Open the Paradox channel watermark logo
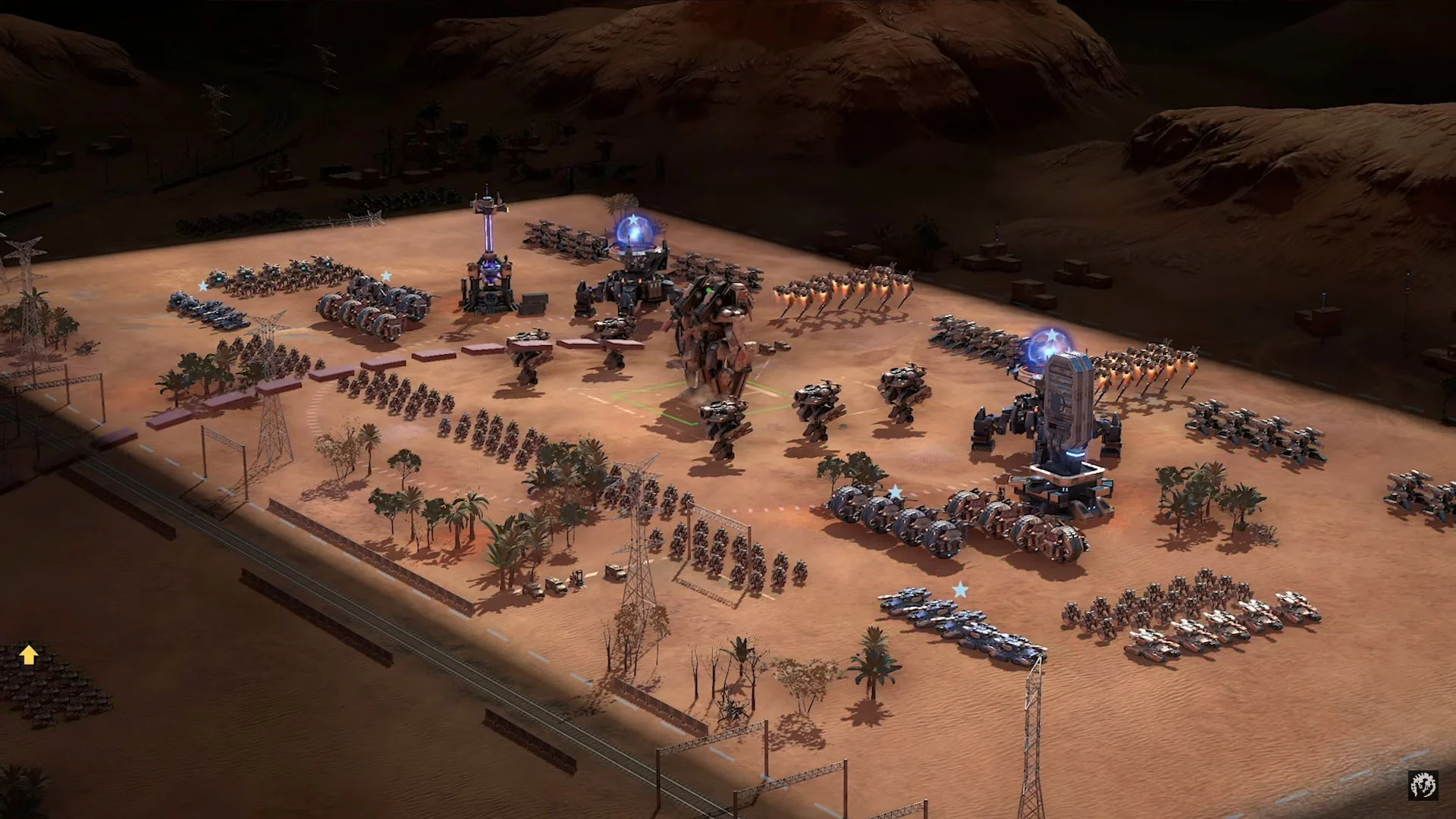Screen dimensions: 1456x819 pyautogui.click(x=1423, y=785)
